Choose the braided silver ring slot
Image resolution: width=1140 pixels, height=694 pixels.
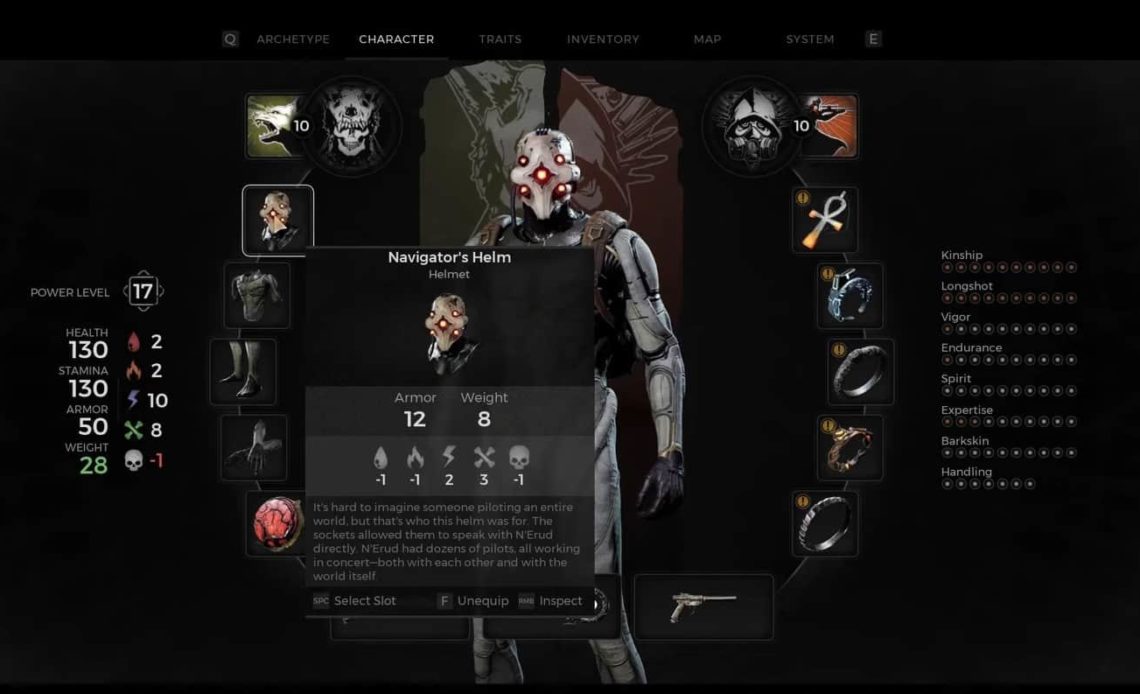pos(827,522)
